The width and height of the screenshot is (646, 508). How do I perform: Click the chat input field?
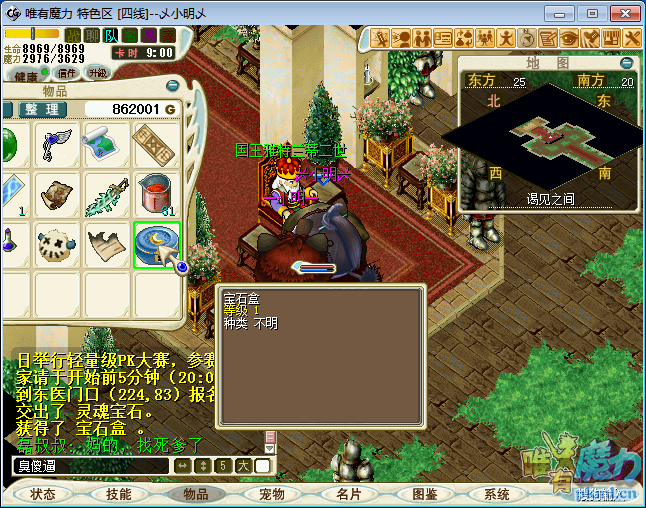[90, 466]
